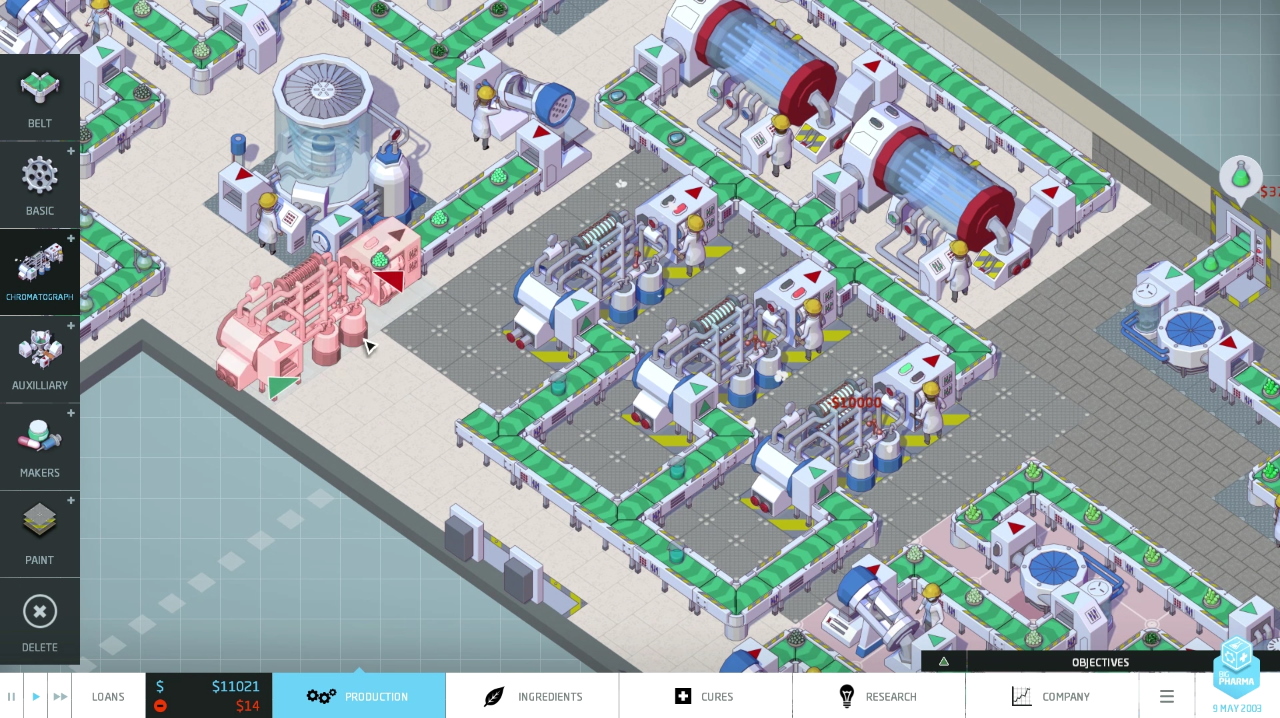This screenshot has width=1280, height=718.
Task: Open the Basic machines category
Action: tap(40, 185)
